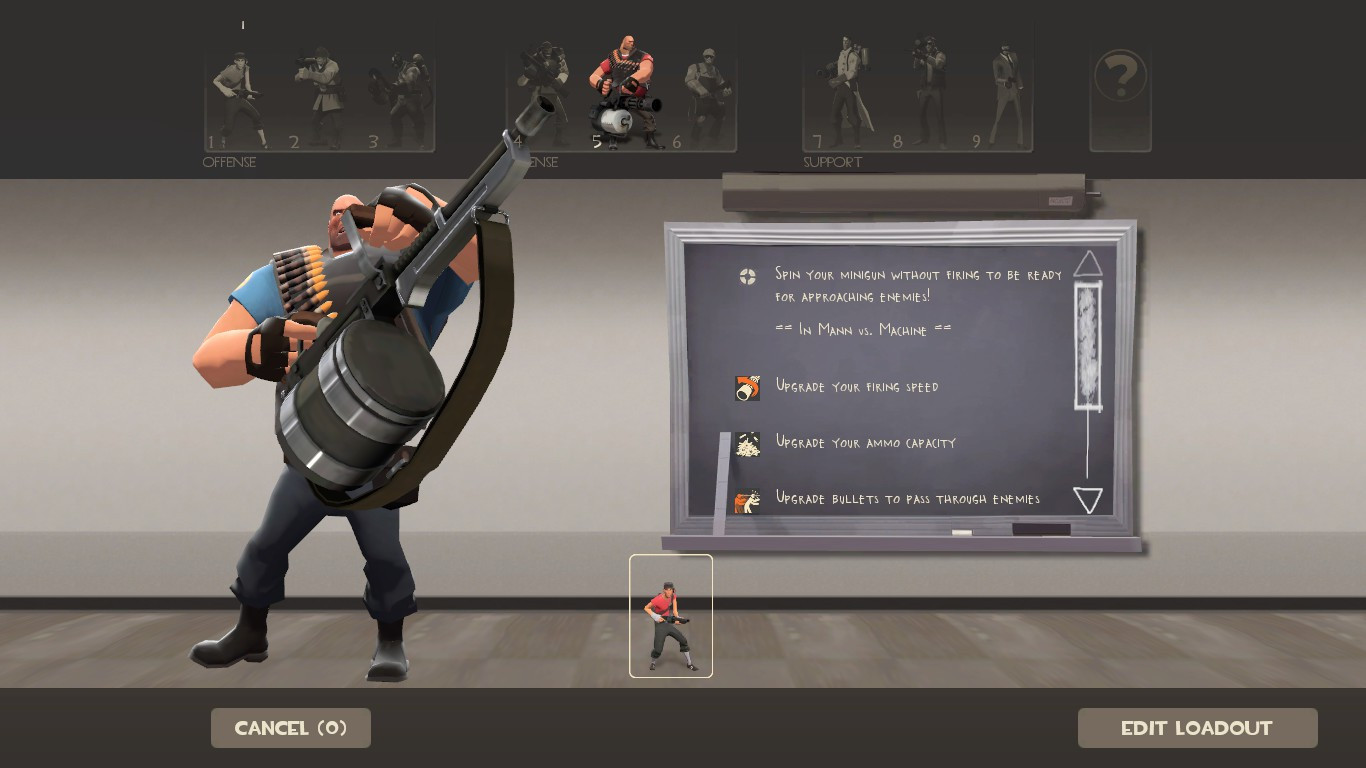Click the SUPPORT category label

832,161
